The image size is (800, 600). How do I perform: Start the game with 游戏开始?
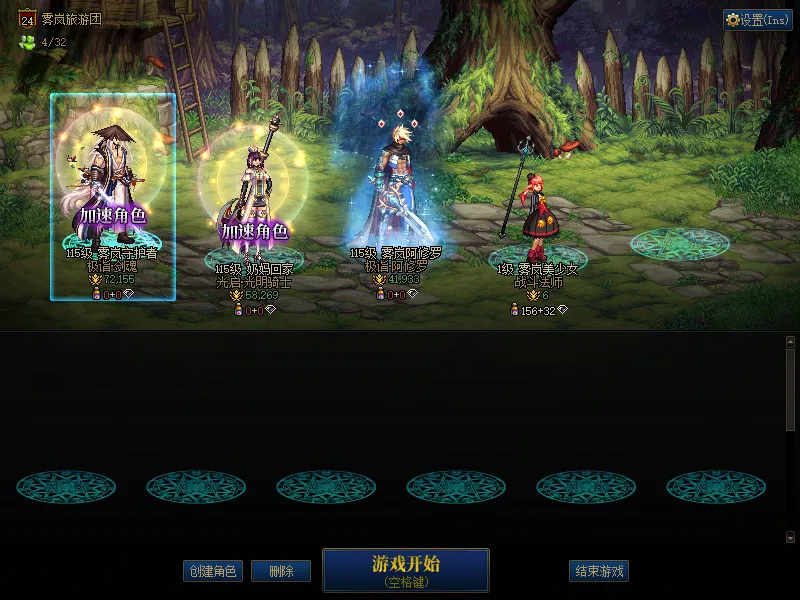(x=406, y=570)
